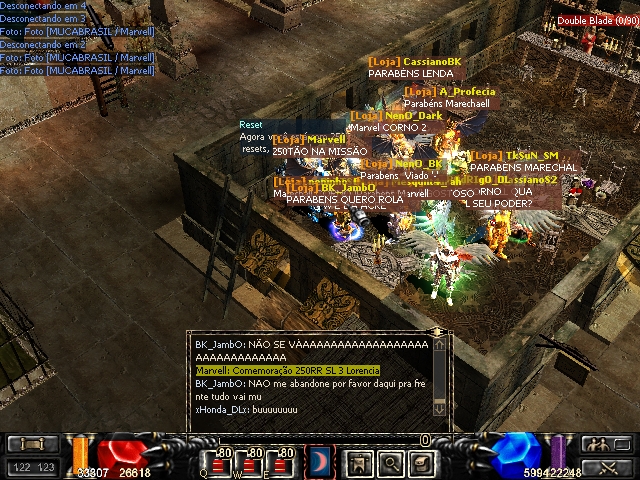This screenshot has width=640, height=480.
Task: Click the crescent moon skill icon
Action: [320, 461]
